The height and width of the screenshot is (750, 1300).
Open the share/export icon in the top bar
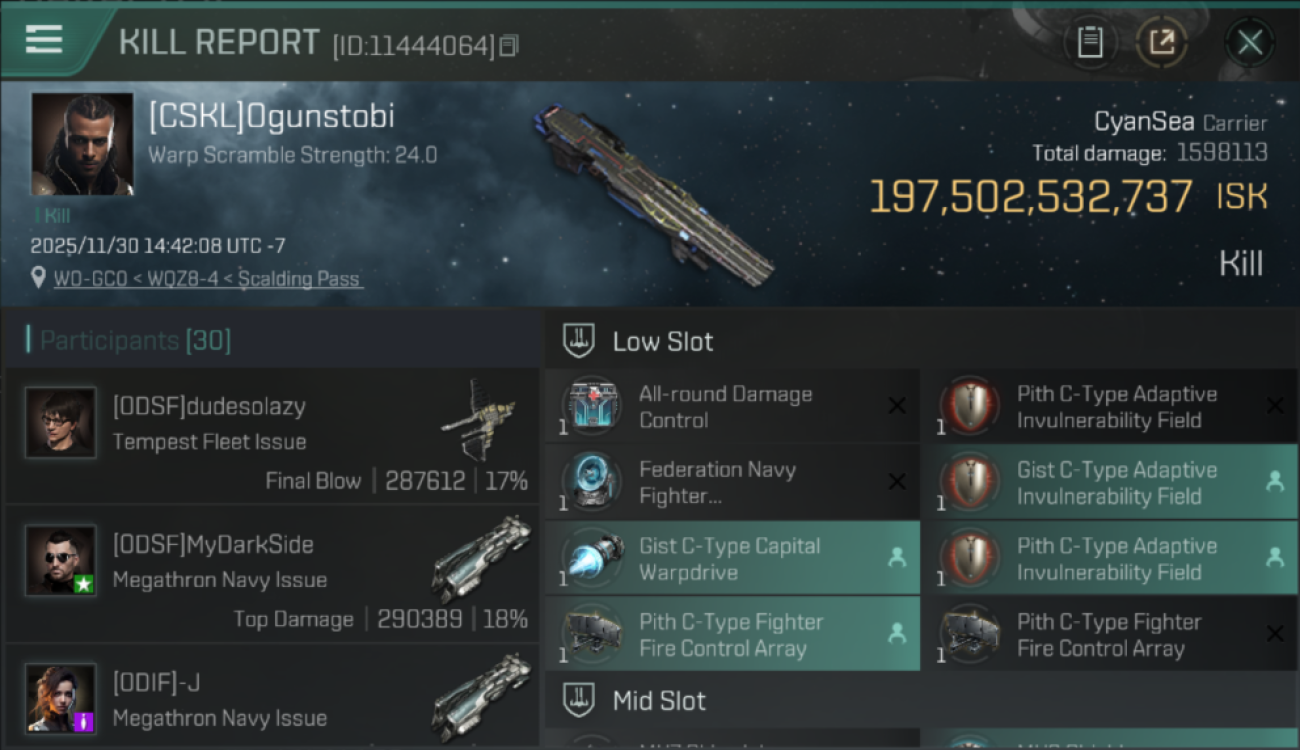click(1162, 42)
